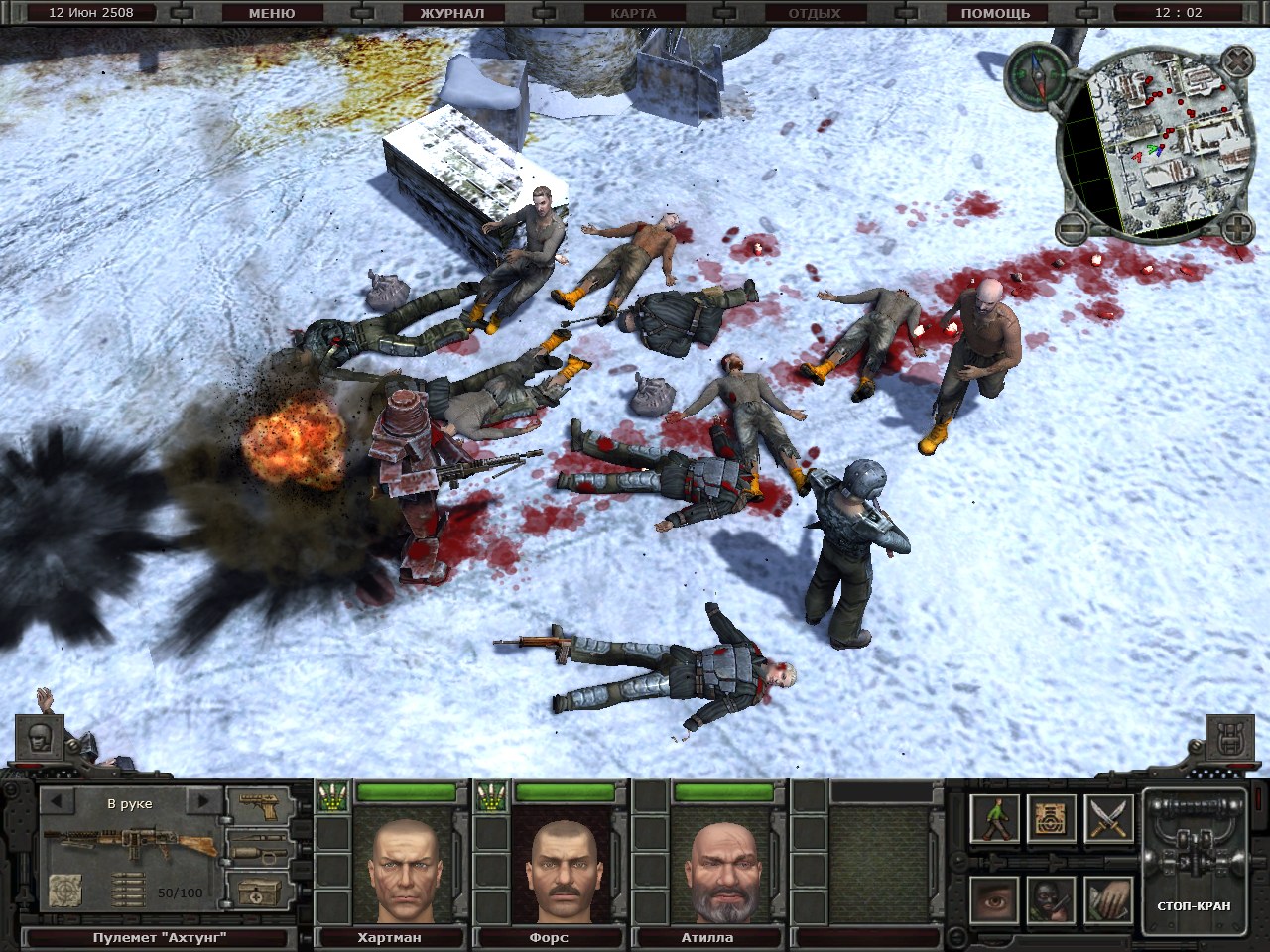Click the right arrow beside 'В руке'
This screenshot has height=952, width=1270.
click(x=202, y=801)
